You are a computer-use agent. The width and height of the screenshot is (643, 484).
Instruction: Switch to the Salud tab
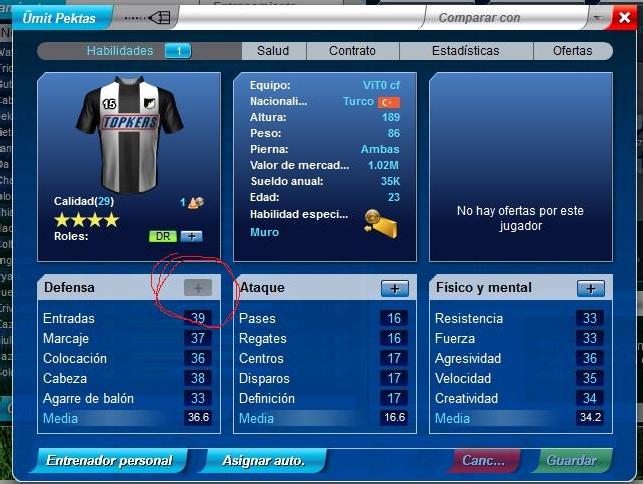(x=272, y=51)
